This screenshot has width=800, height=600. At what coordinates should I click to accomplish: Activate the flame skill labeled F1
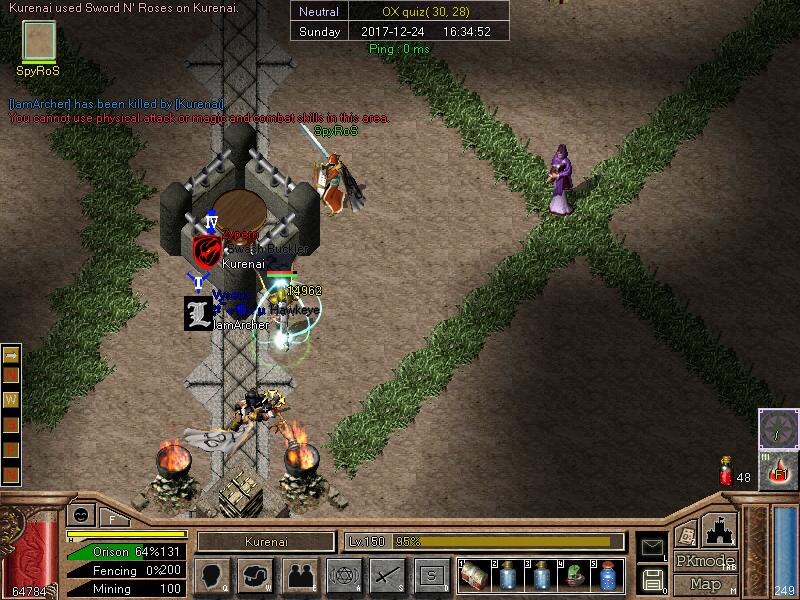(778, 470)
